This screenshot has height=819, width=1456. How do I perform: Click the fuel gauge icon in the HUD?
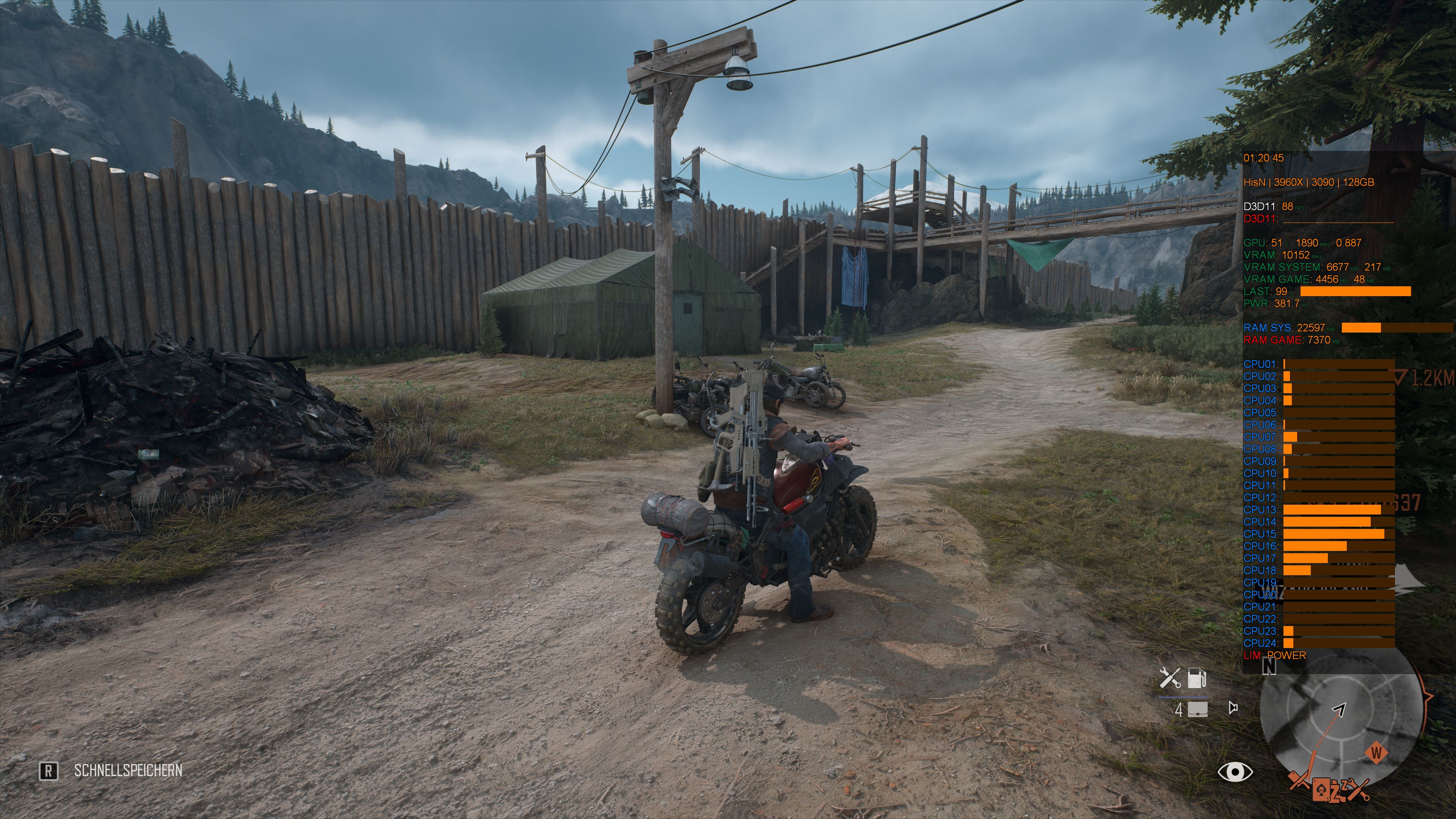(1197, 678)
